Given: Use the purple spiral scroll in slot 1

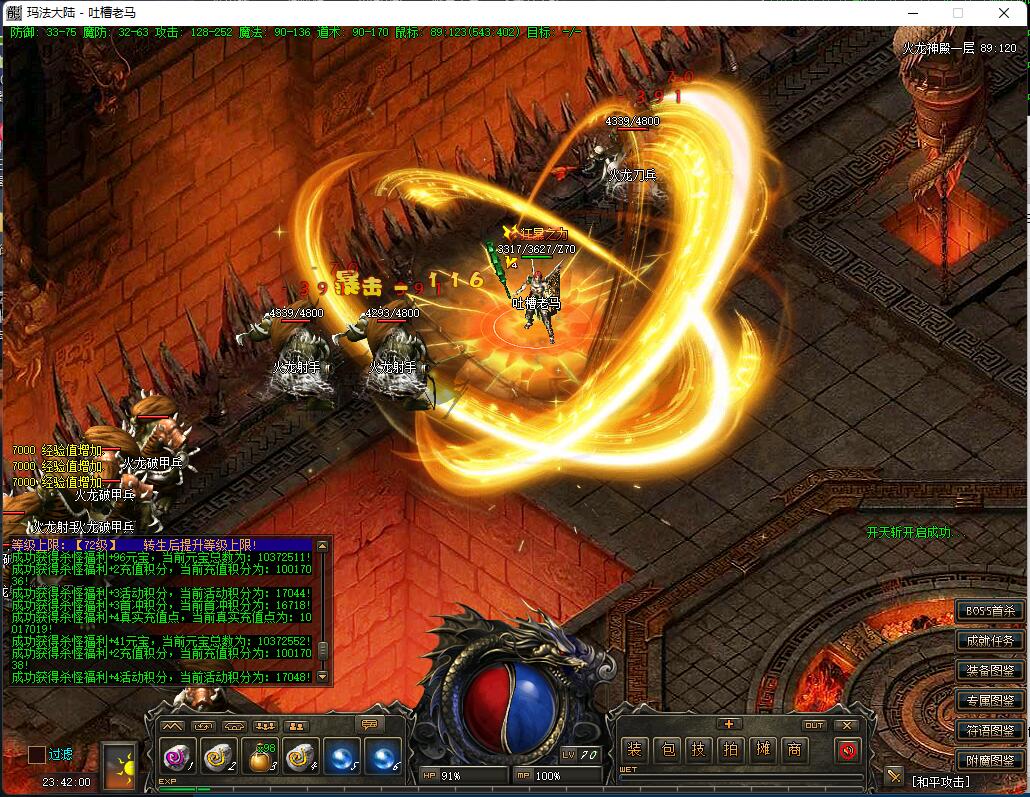Looking at the screenshot, I should coord(178,757).
